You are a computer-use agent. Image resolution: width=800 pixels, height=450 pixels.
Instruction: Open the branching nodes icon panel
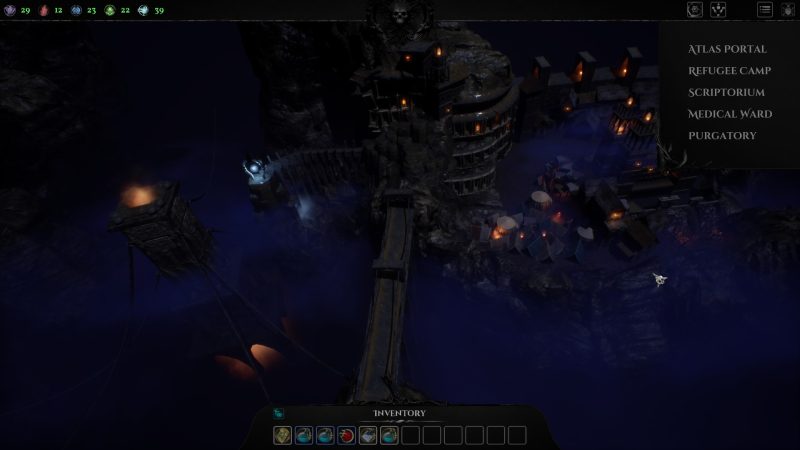718,10
